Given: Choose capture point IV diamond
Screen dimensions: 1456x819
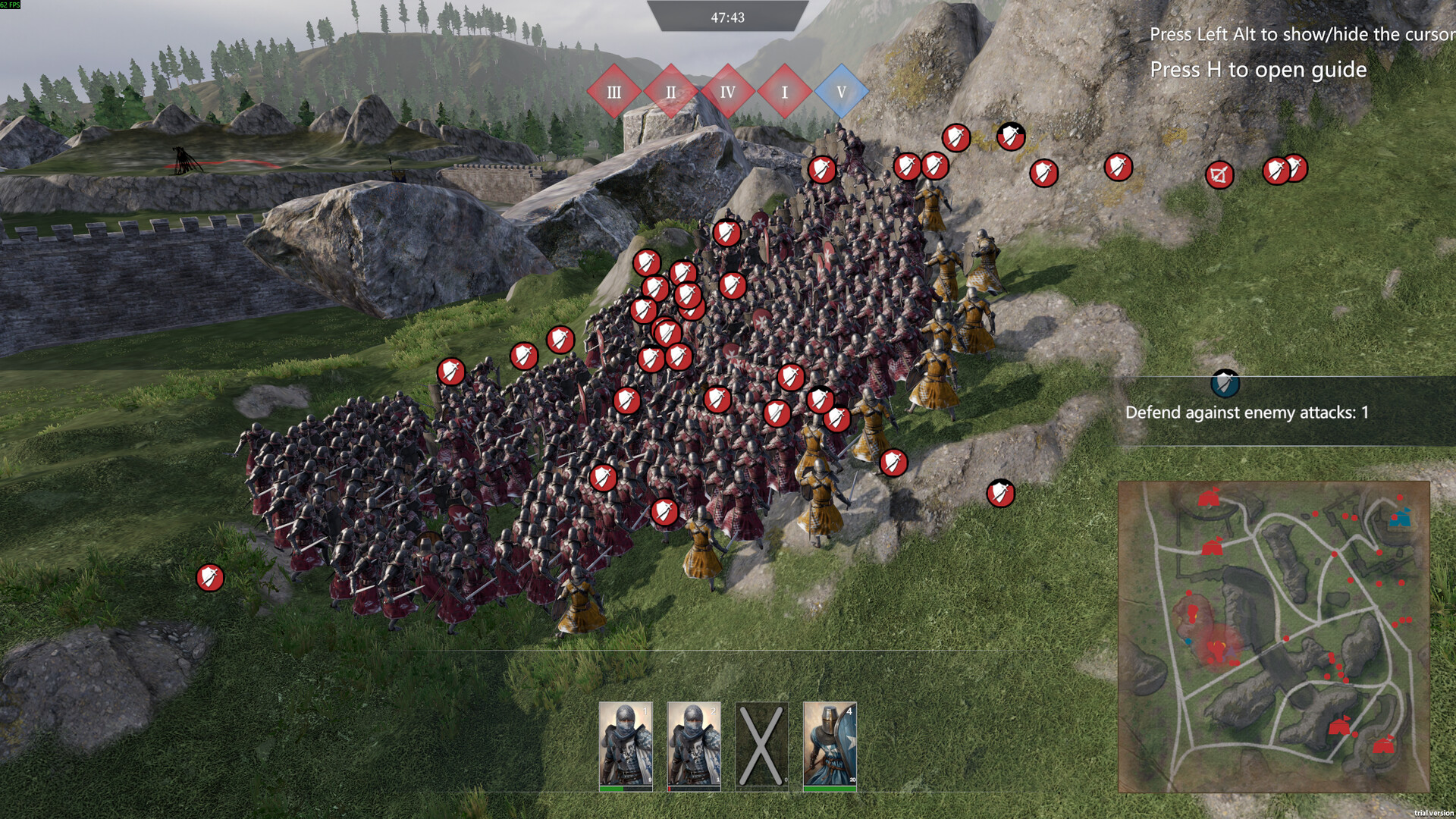Looking at the screenshot, I should point(727,92).
